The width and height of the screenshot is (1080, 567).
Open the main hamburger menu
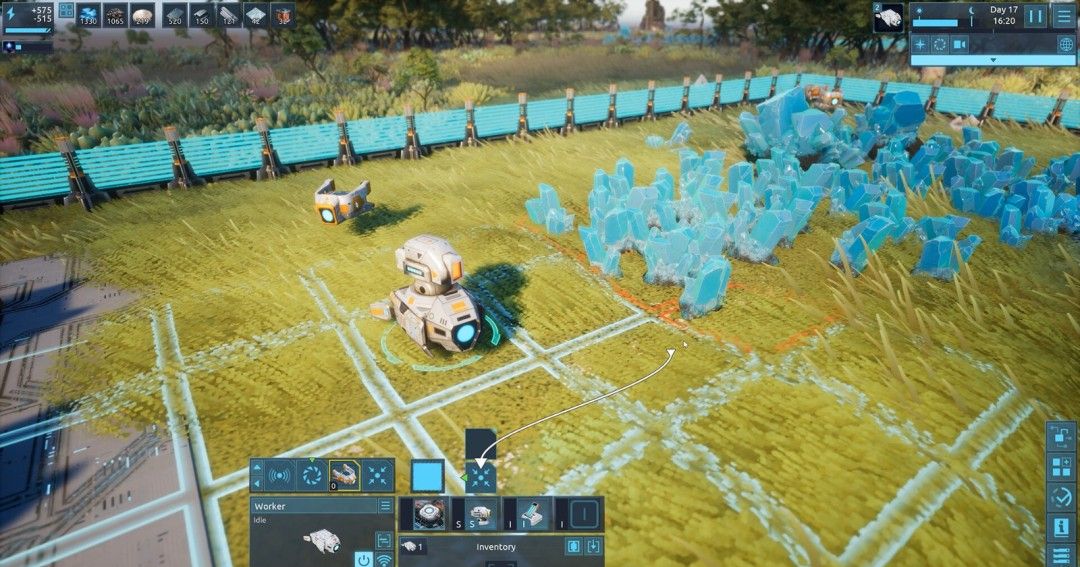[1063, 16]
